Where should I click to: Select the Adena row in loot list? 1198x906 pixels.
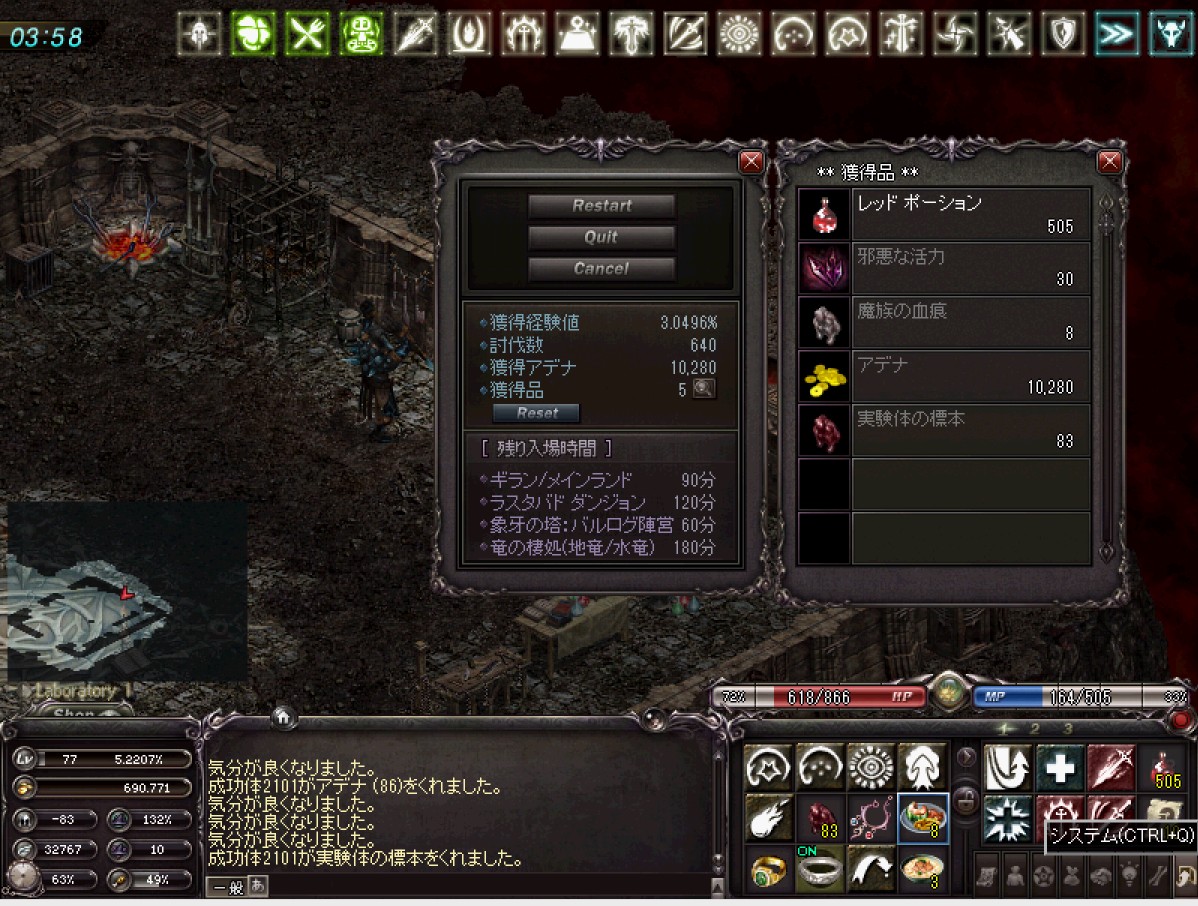click(944, 376)
